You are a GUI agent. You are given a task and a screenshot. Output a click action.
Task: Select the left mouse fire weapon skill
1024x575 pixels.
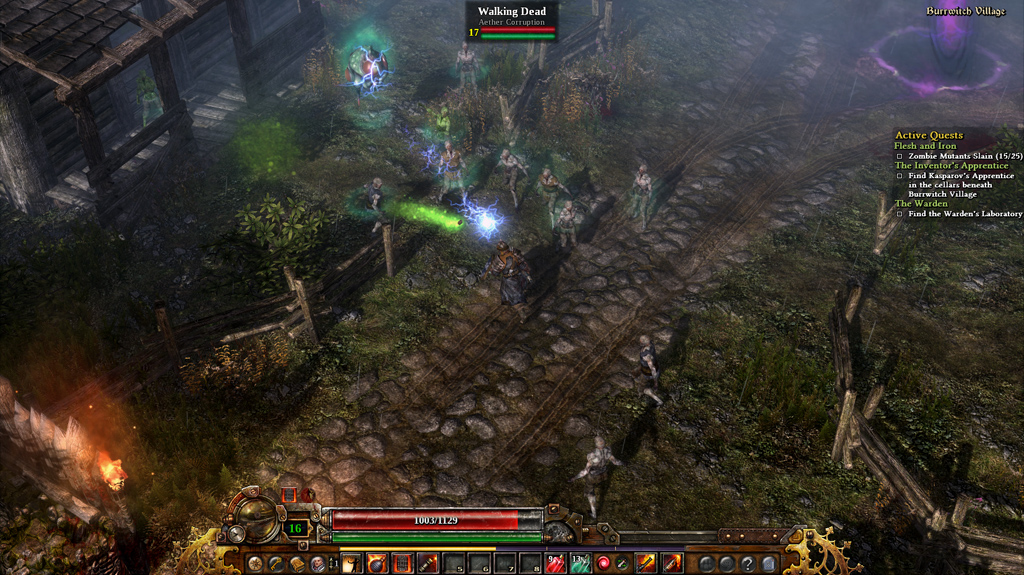pos(647,564)
